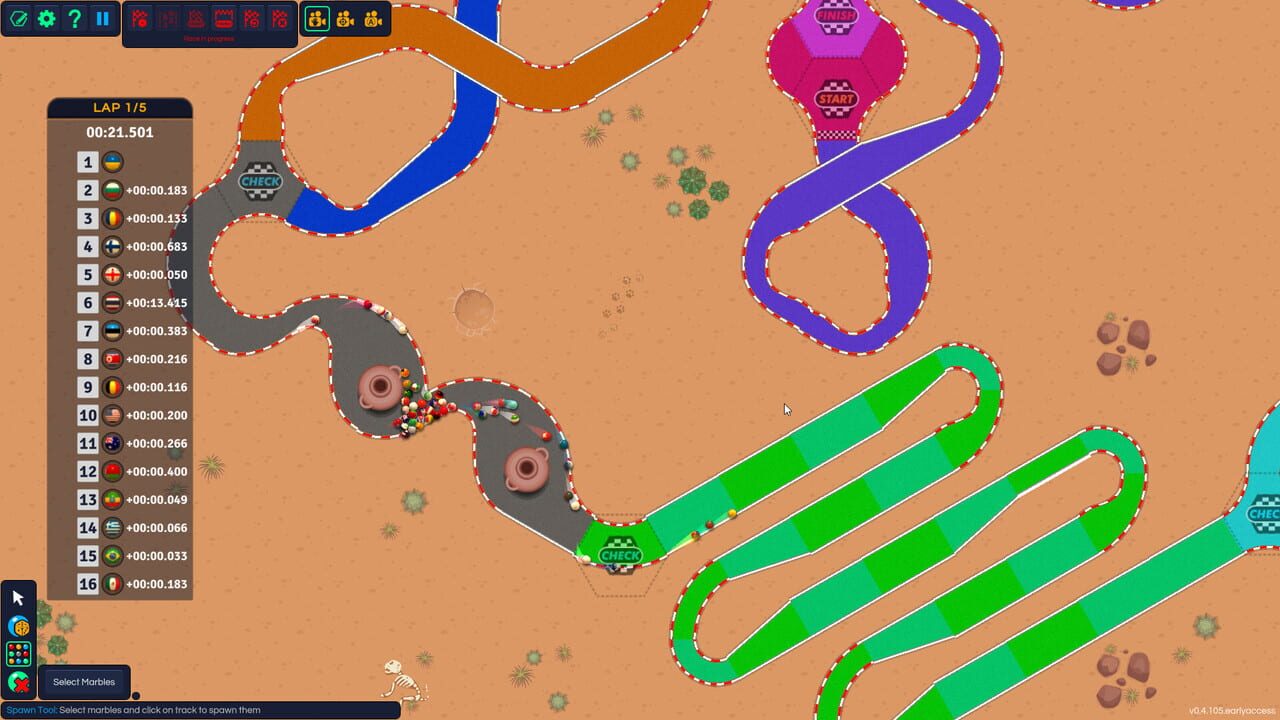
Task: Keep the highlighted follow-camera mode enabled
Action: pyautogui.click(x=316, y=18)
